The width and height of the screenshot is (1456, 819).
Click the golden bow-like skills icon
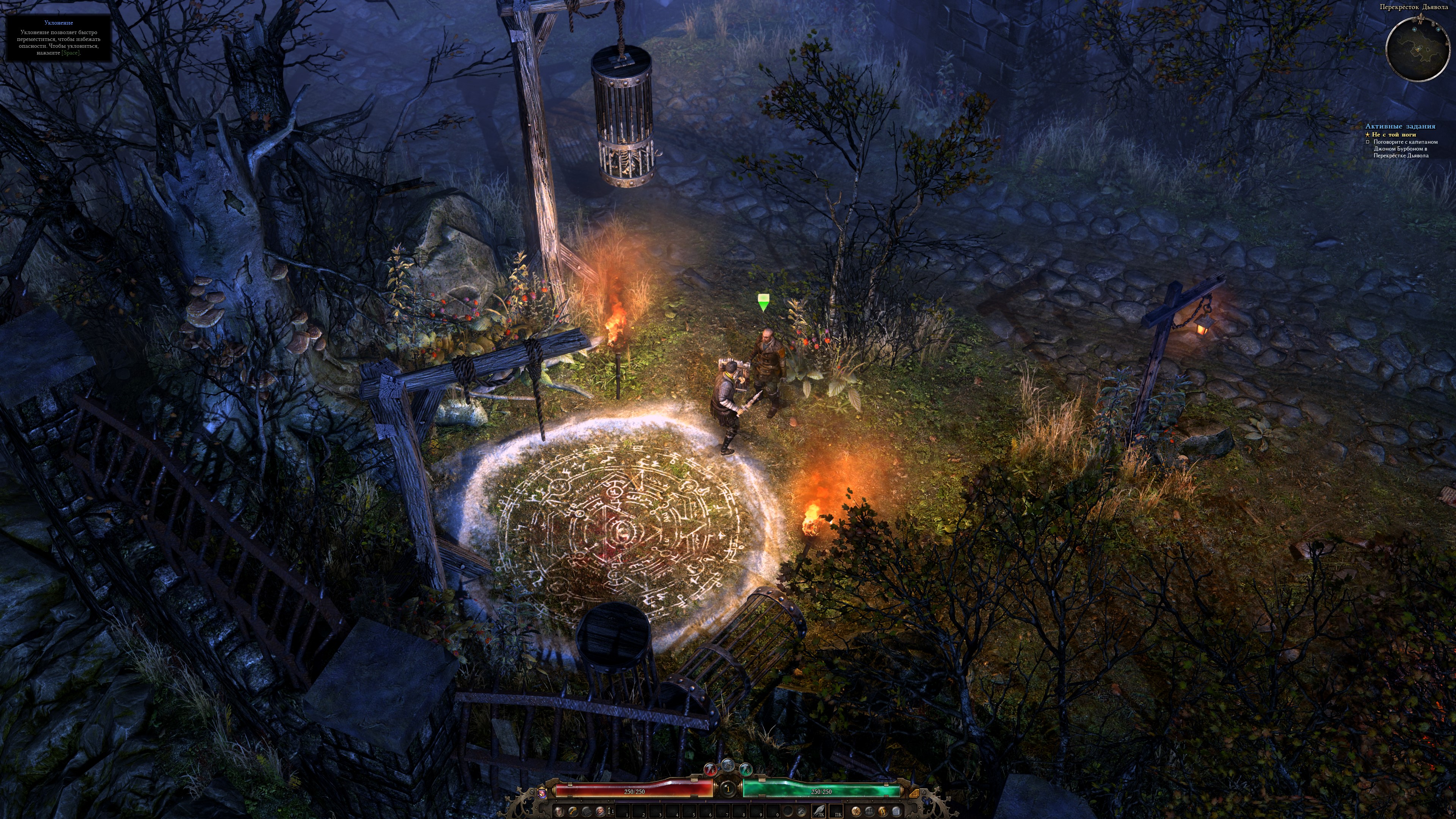point(883,811)
